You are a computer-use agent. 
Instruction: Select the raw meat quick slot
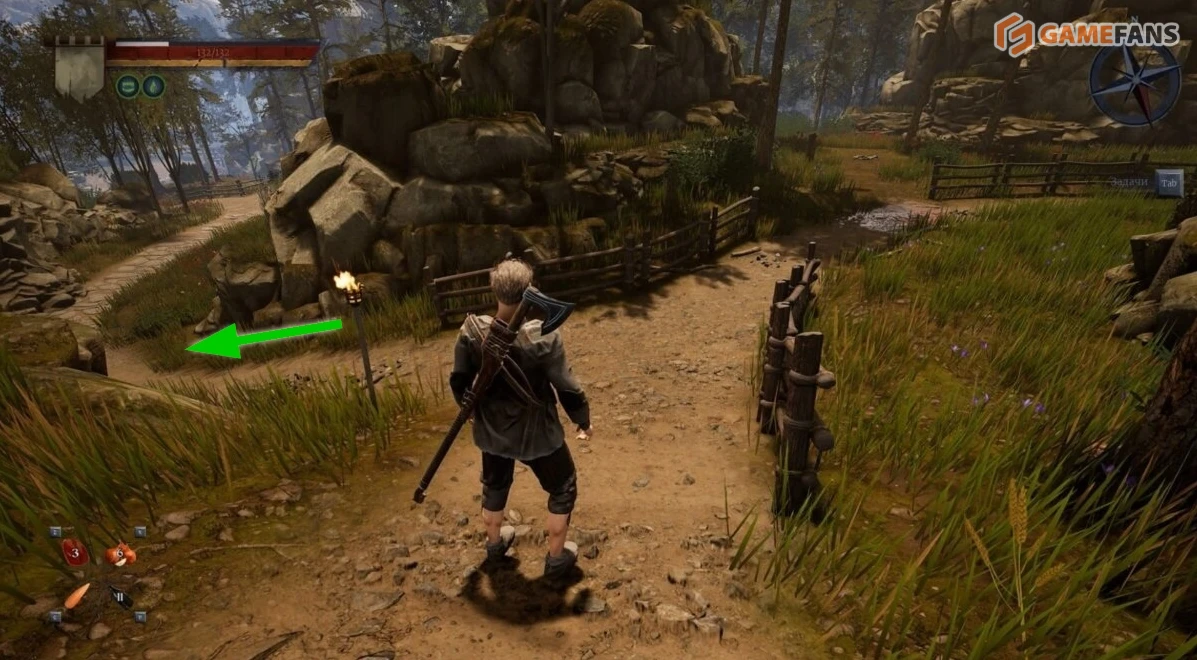pyautogui.click(x=76, y=552)
